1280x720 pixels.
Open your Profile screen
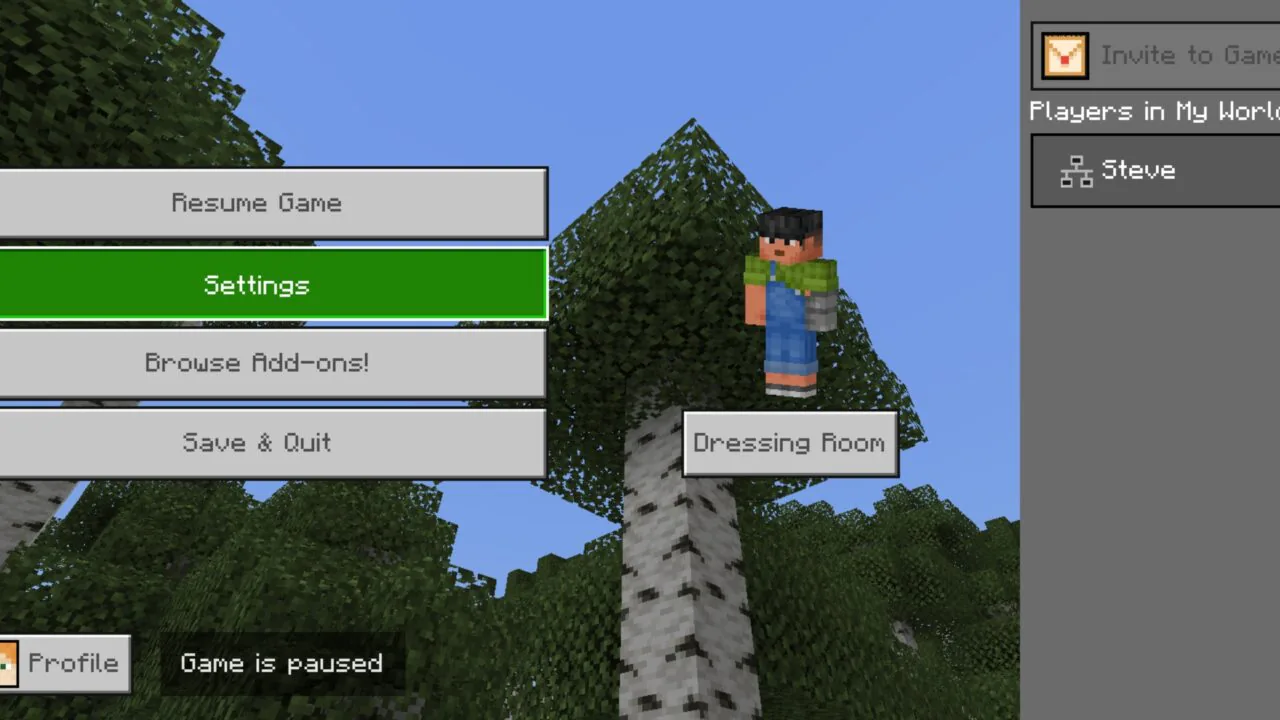[64, 663]
